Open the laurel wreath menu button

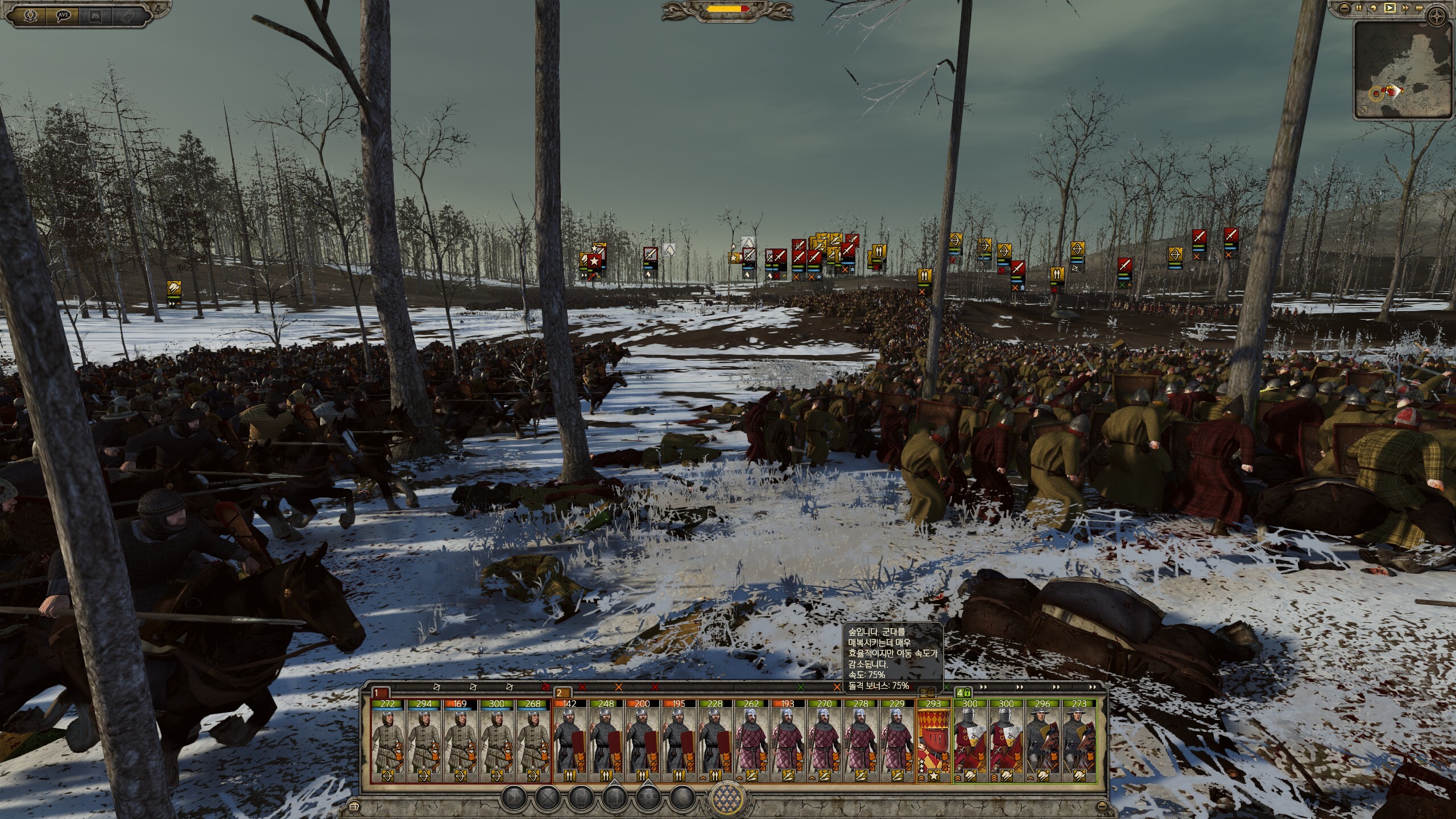point(29,16)
